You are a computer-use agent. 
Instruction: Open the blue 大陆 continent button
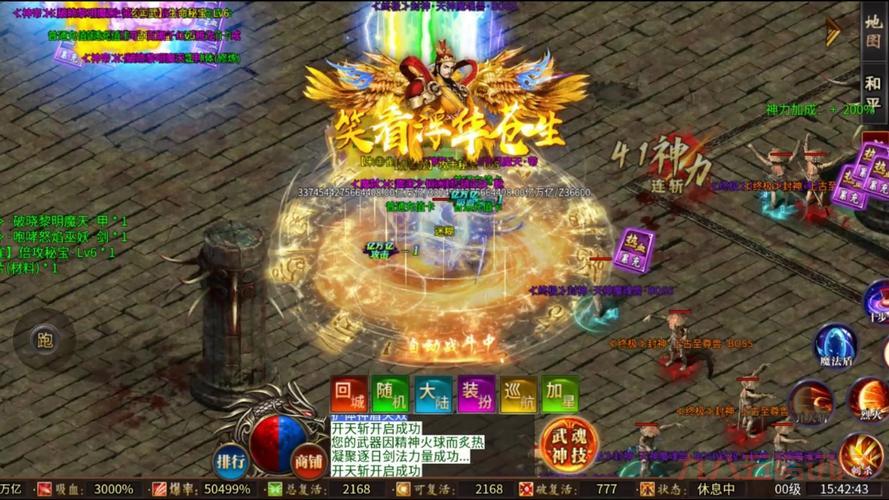(x=433, y=394)
